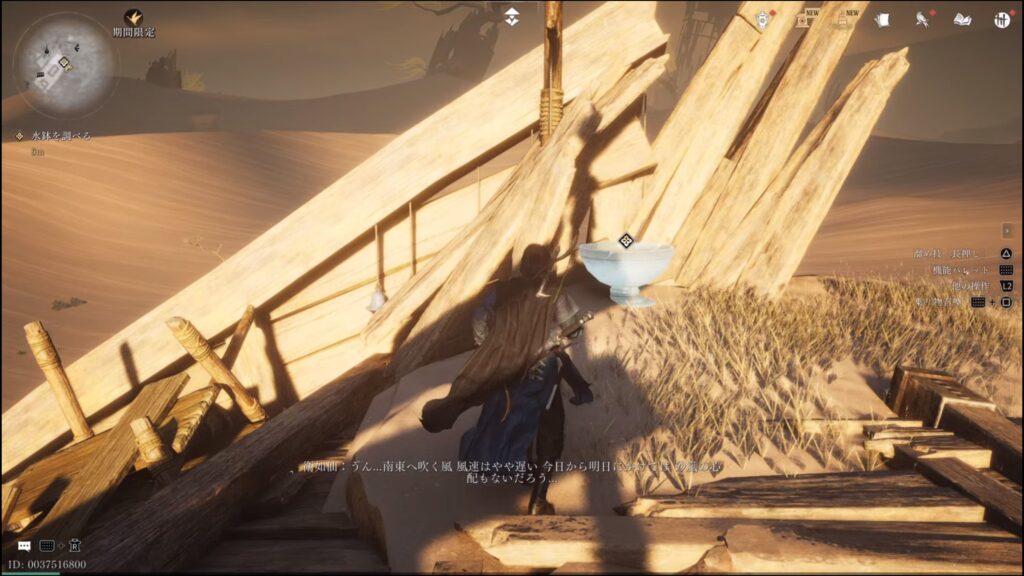The image size is (1024, 576).
Task: Open the cards icon in the top bar
Action: pyautogui.click(x=882, y=19)
